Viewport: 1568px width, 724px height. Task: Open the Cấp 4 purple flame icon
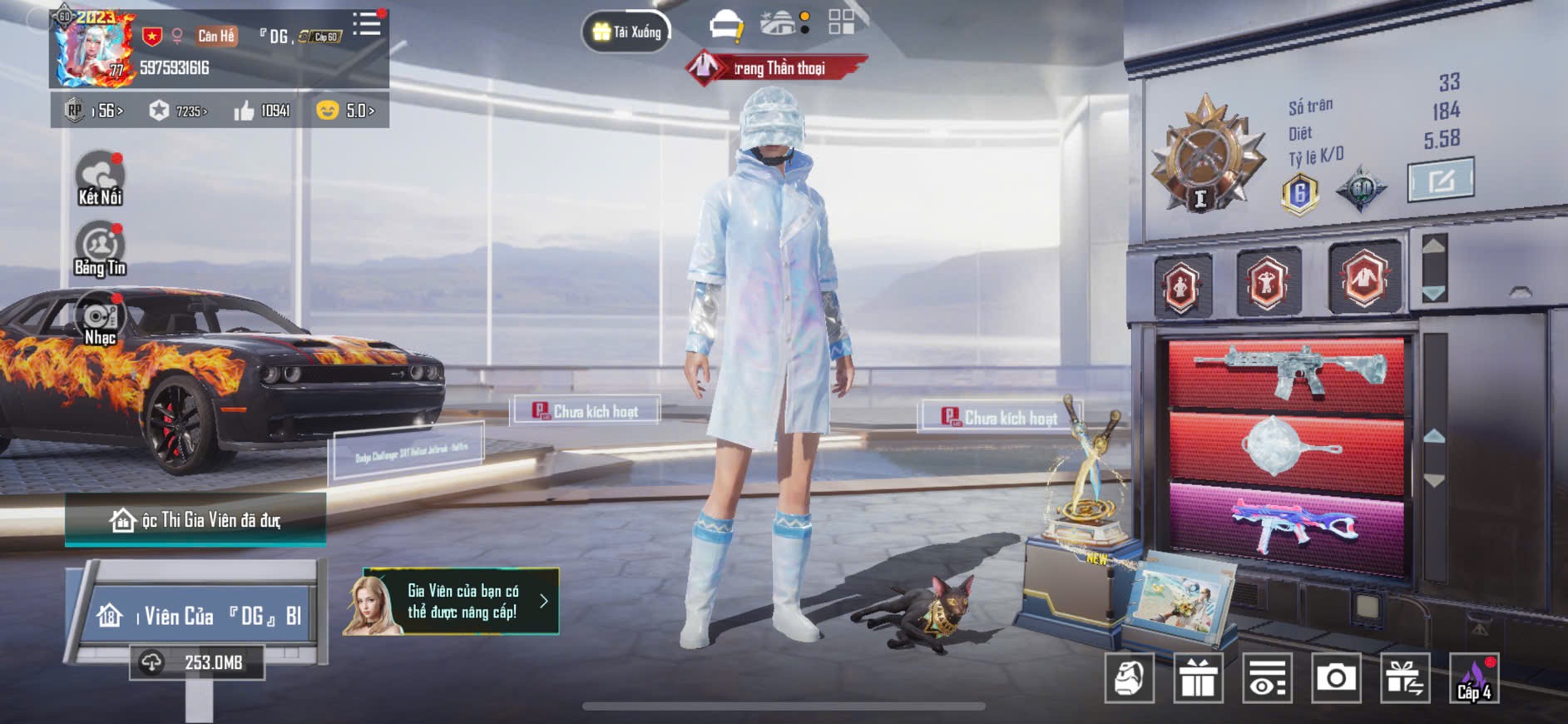coord(1474,678)
